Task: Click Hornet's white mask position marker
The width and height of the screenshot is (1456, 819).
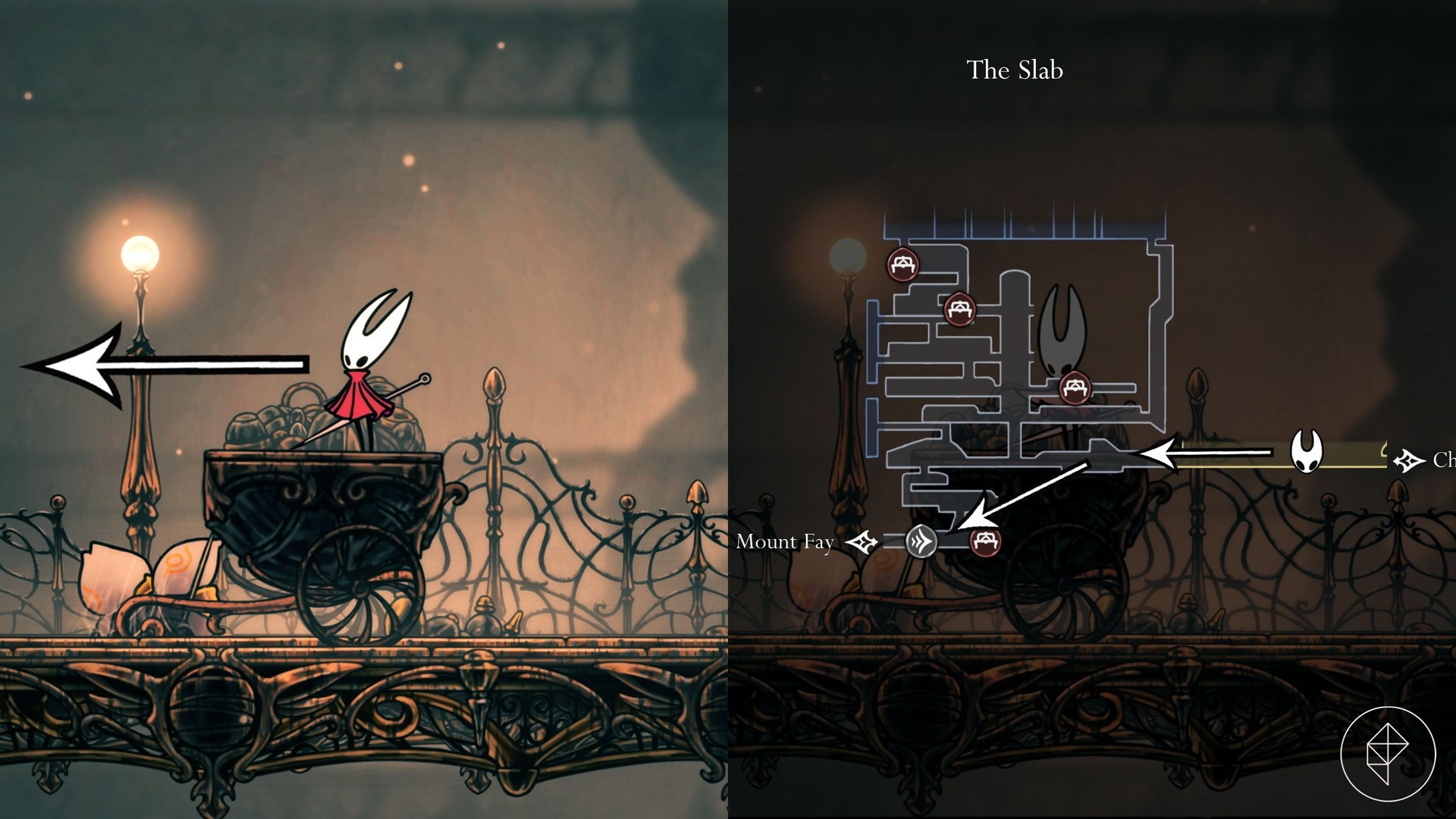Action: point(1306,452)
